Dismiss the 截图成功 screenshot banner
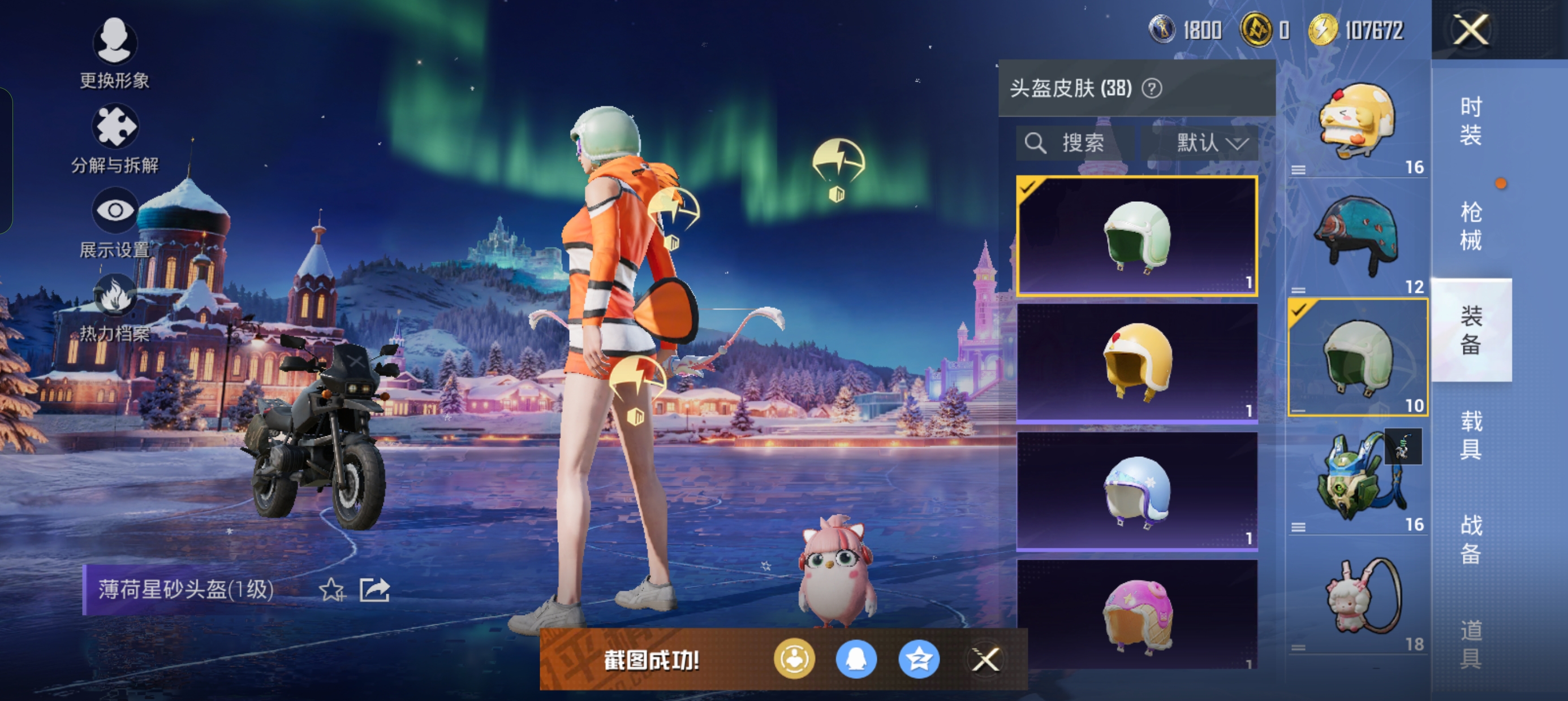The image size is (1568, 701). click(985, 659)
